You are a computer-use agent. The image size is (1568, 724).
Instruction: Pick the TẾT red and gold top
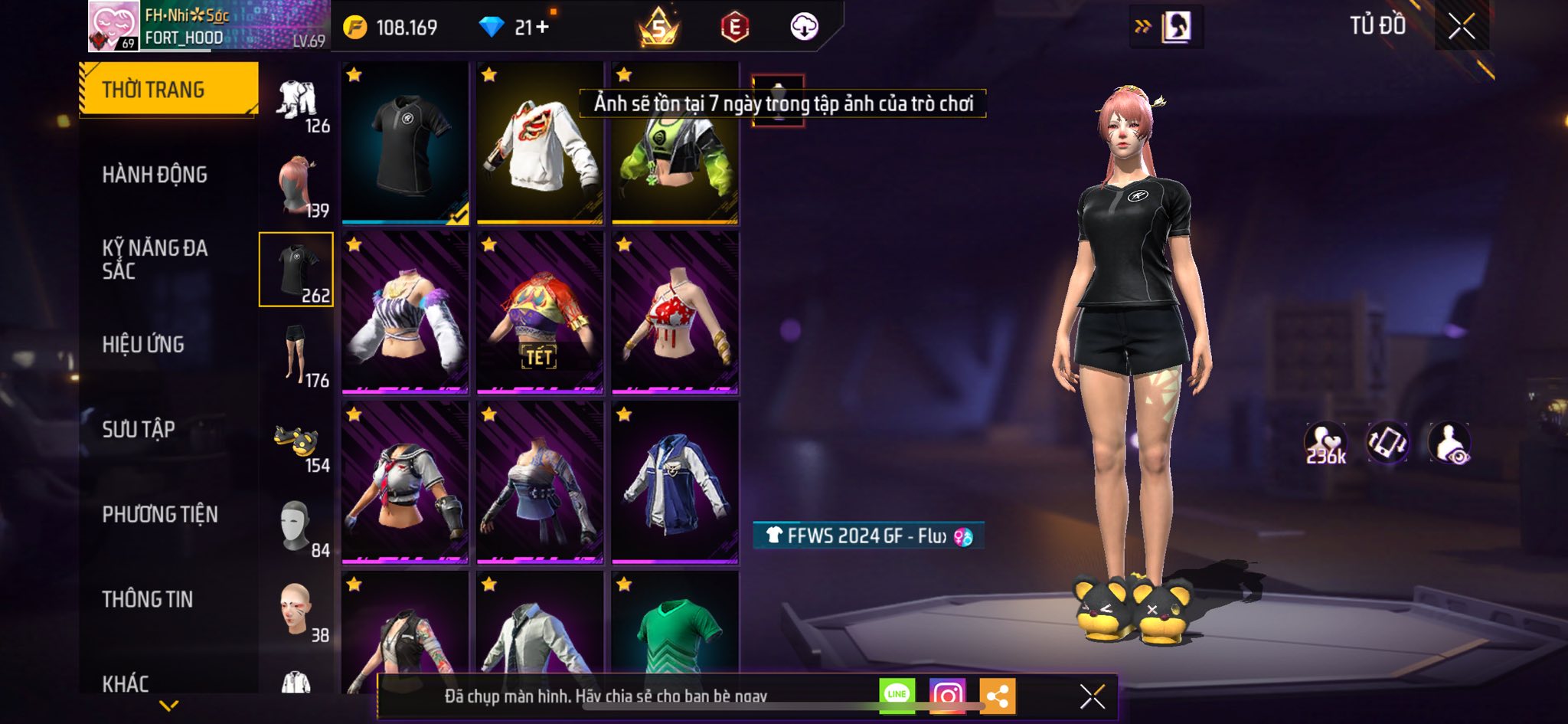pos(540,313)
